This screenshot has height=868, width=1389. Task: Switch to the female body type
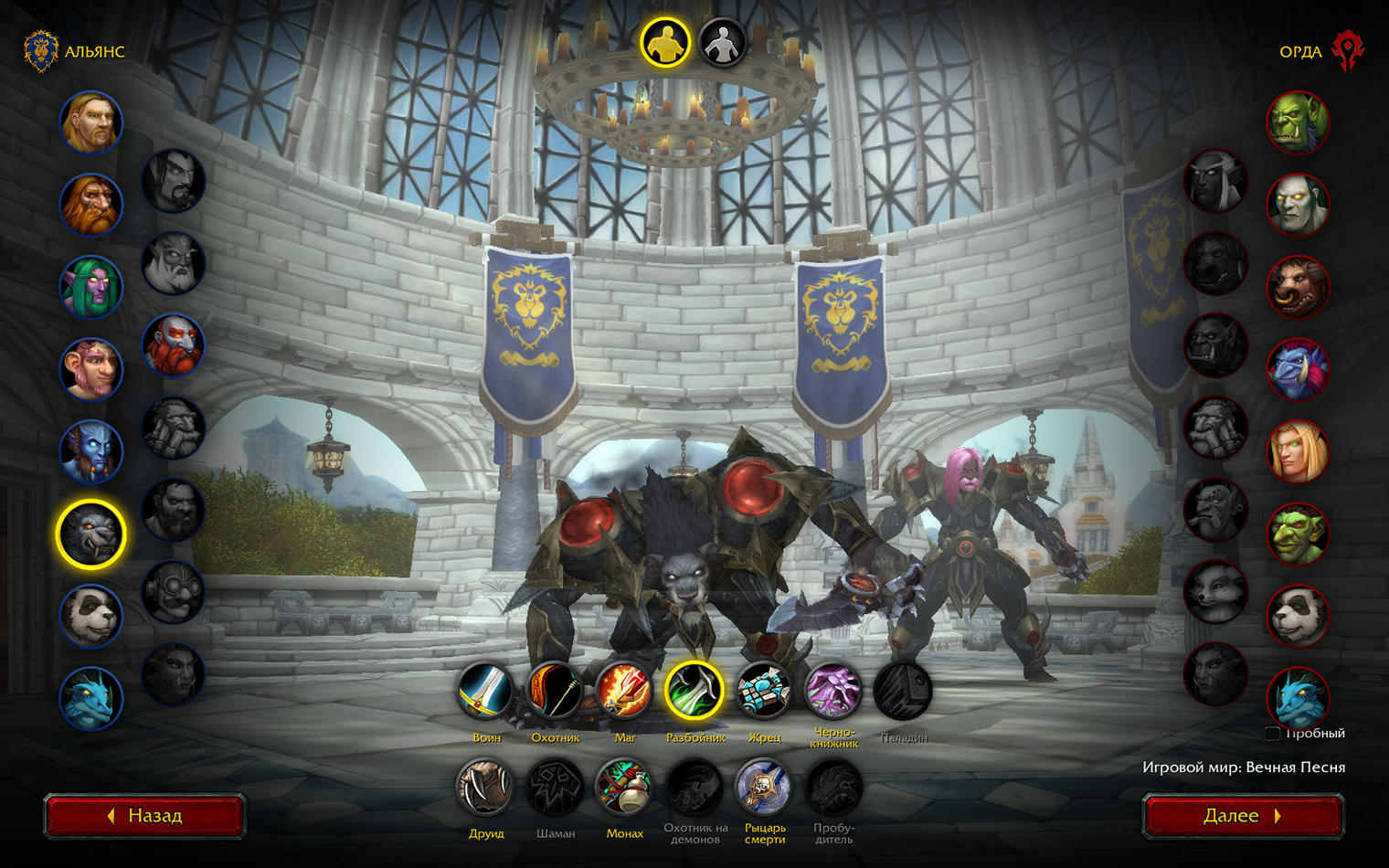click(722, 43)
